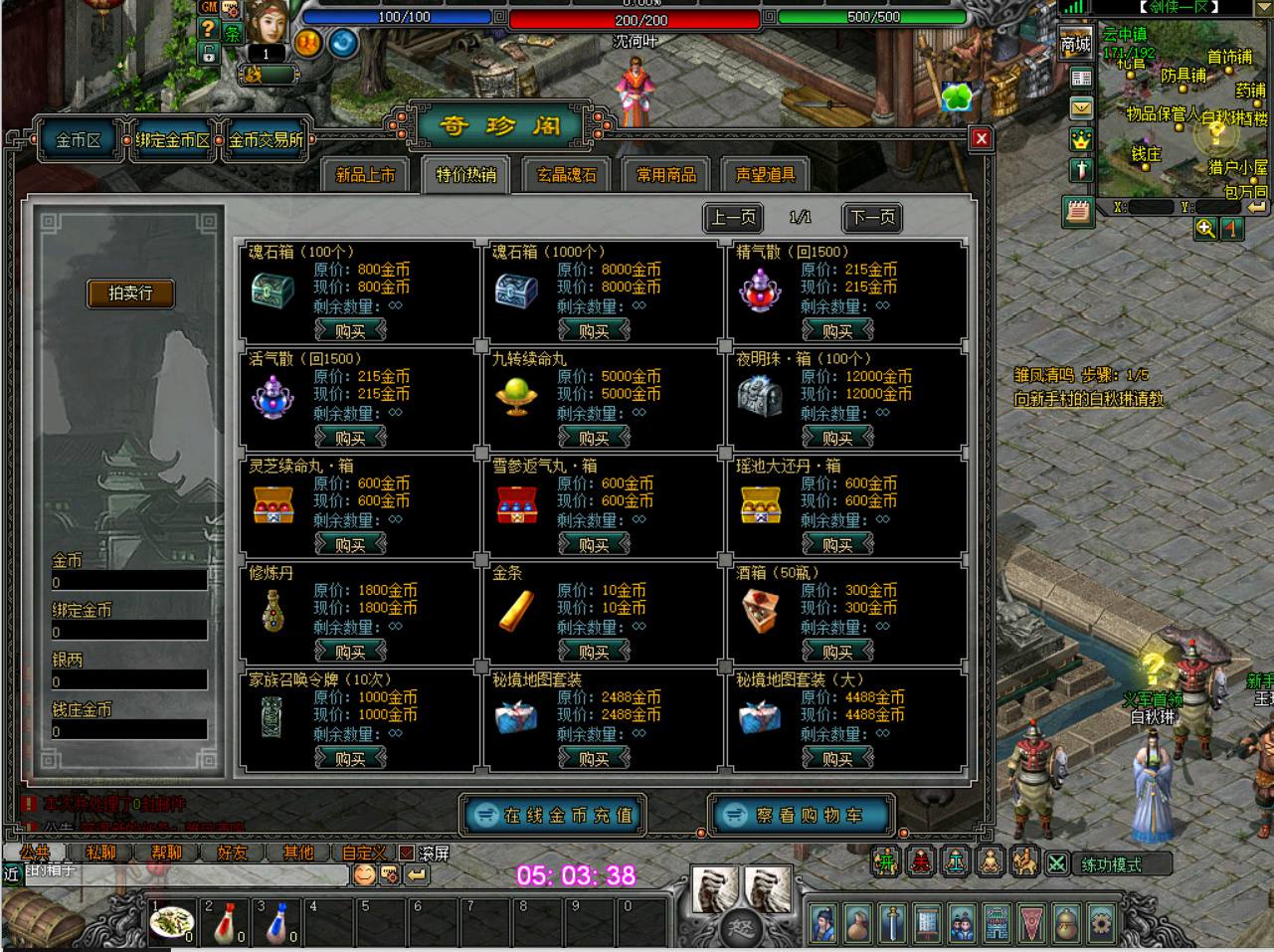Switch to the 绑定金币区 section
Image resolution: width=1274 pixels, height=952 pixels.
pyautogui.click(x=174, y=140)
